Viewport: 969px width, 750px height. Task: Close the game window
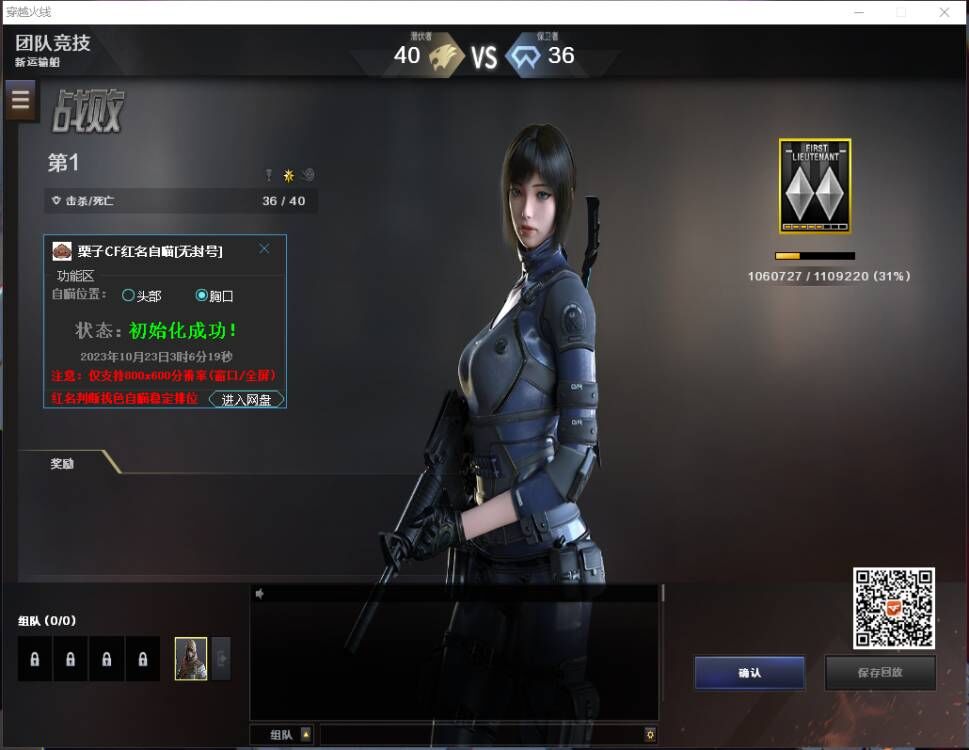[944, 12]
